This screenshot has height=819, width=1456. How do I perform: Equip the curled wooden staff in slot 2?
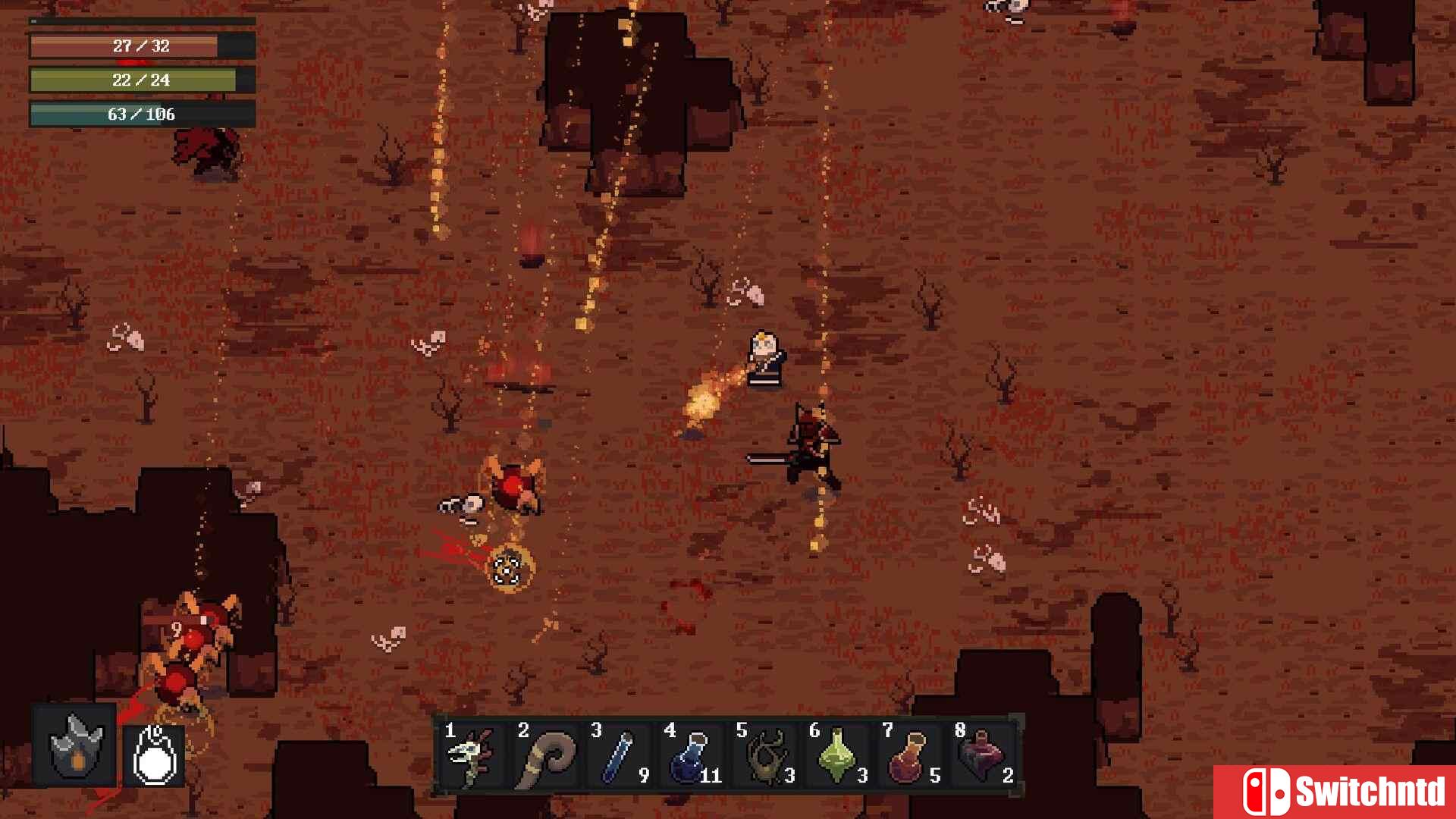pyautogui.click(x=544, y=755)
